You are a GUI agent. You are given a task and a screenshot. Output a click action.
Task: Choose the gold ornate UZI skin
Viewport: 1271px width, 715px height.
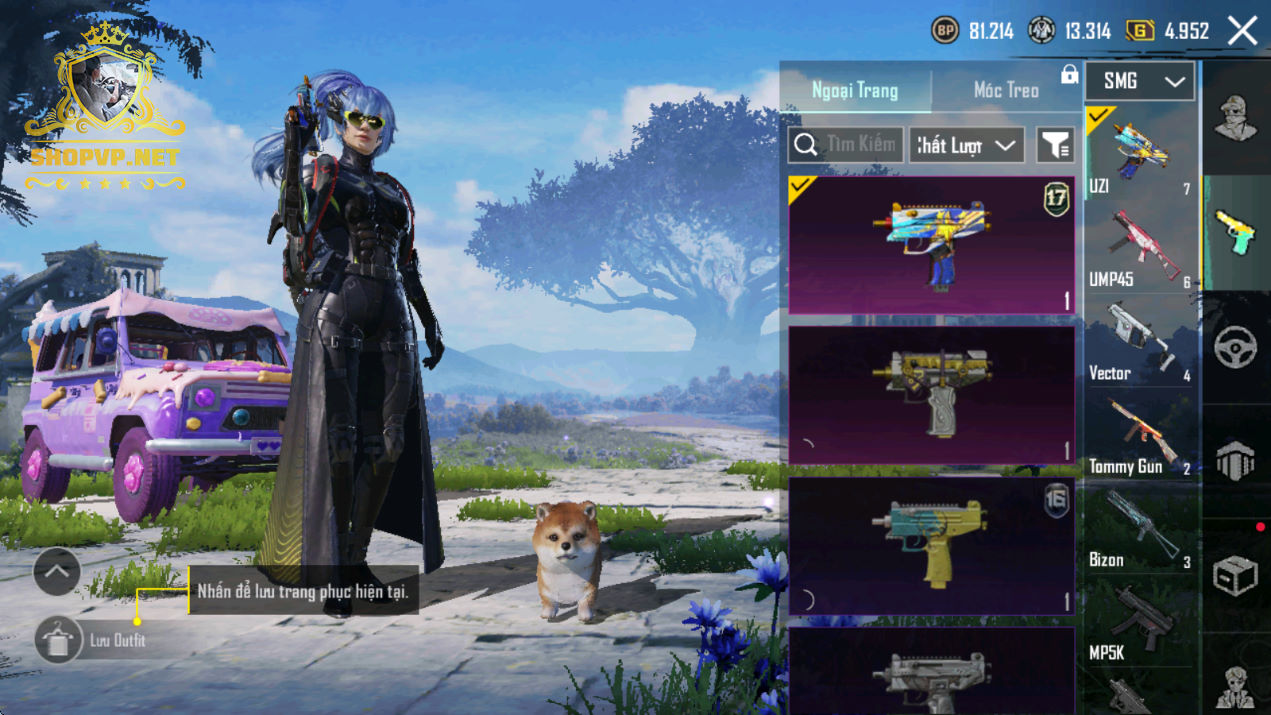[x=931, y=395]
